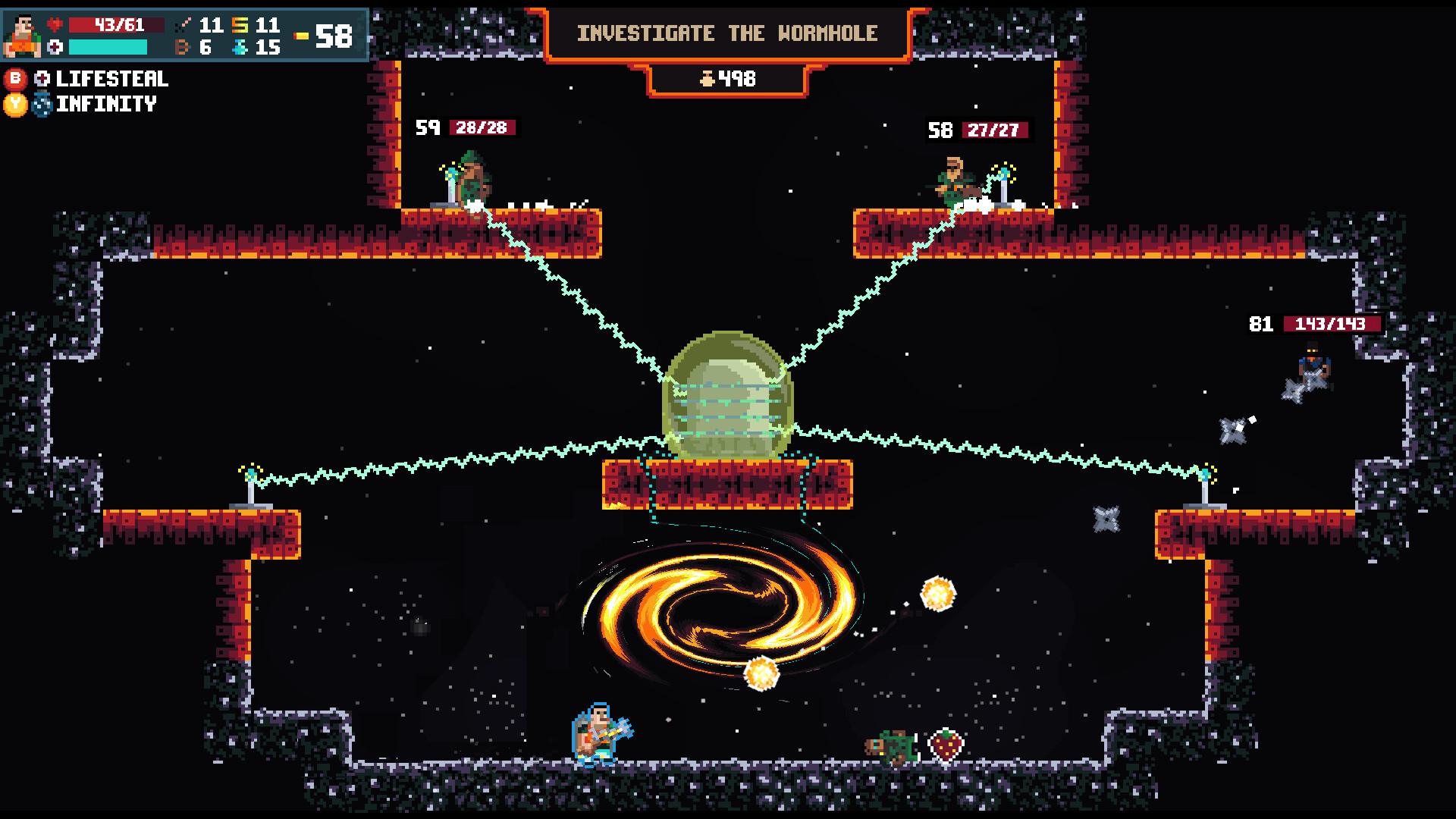Select the level 59 enemy label

[x=428, y=128]
